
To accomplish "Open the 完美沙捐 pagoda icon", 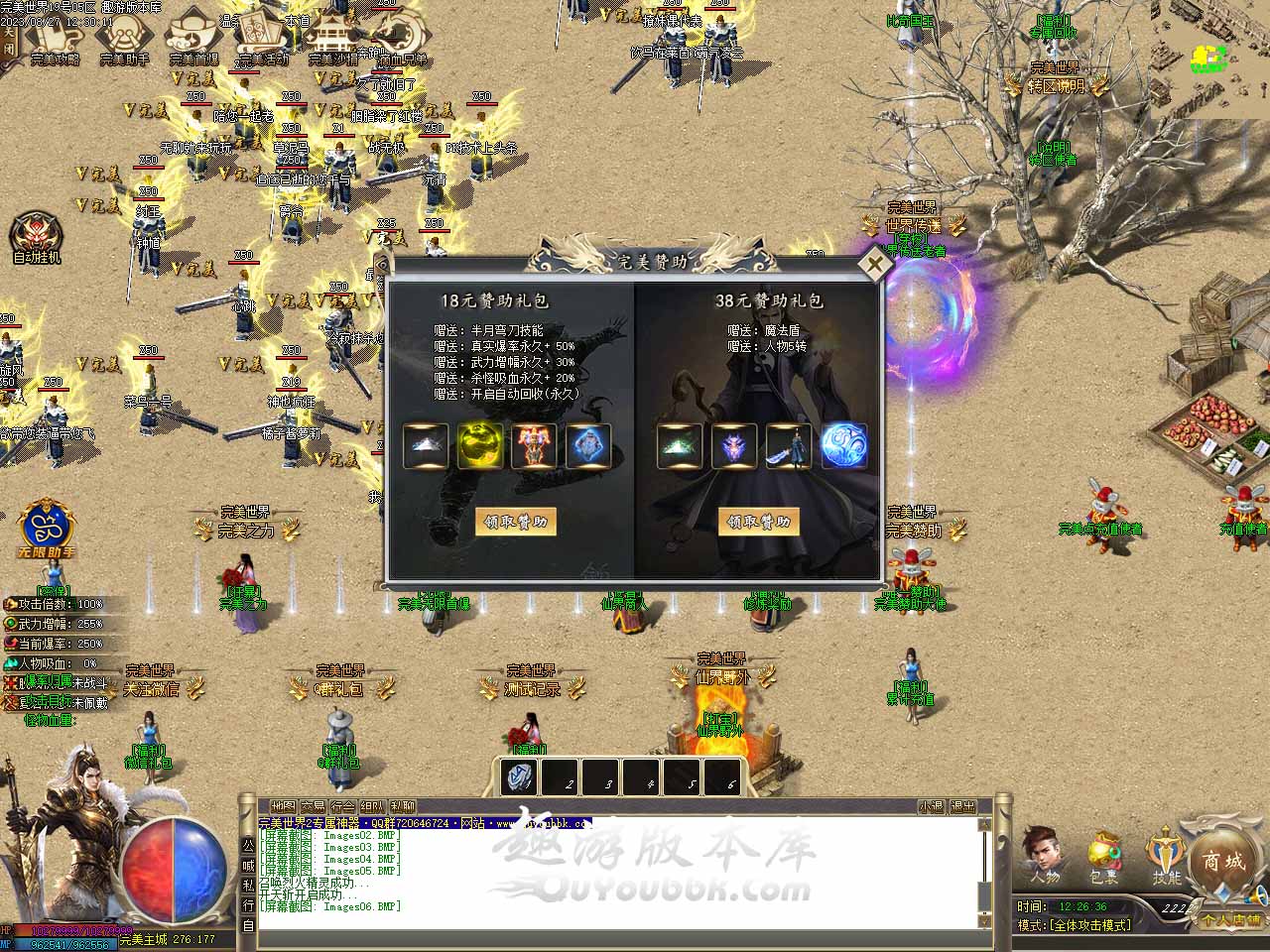I will [x=332, y=40].
